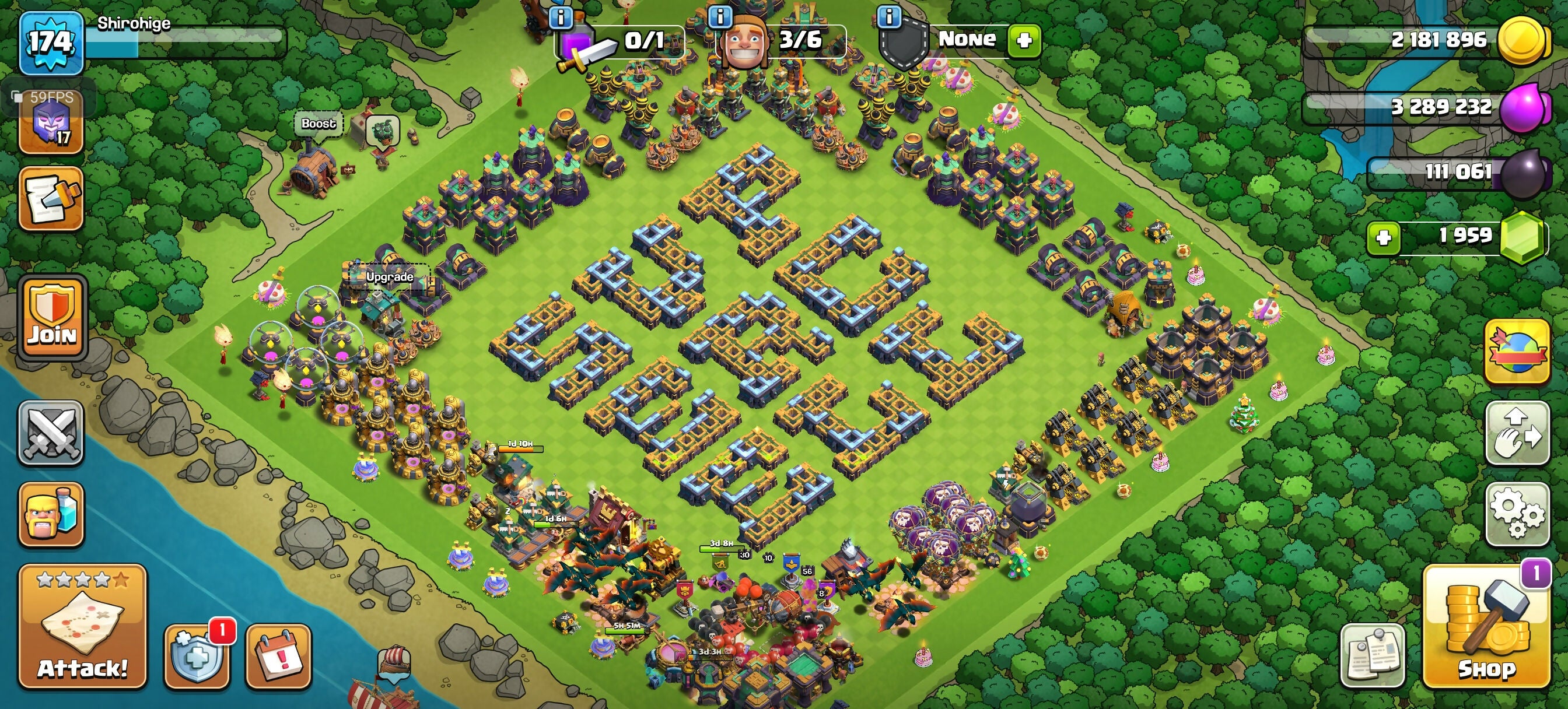The image size is (1568, 709).
Task: Open the events calendar
Action: click(x=278, y=656)
